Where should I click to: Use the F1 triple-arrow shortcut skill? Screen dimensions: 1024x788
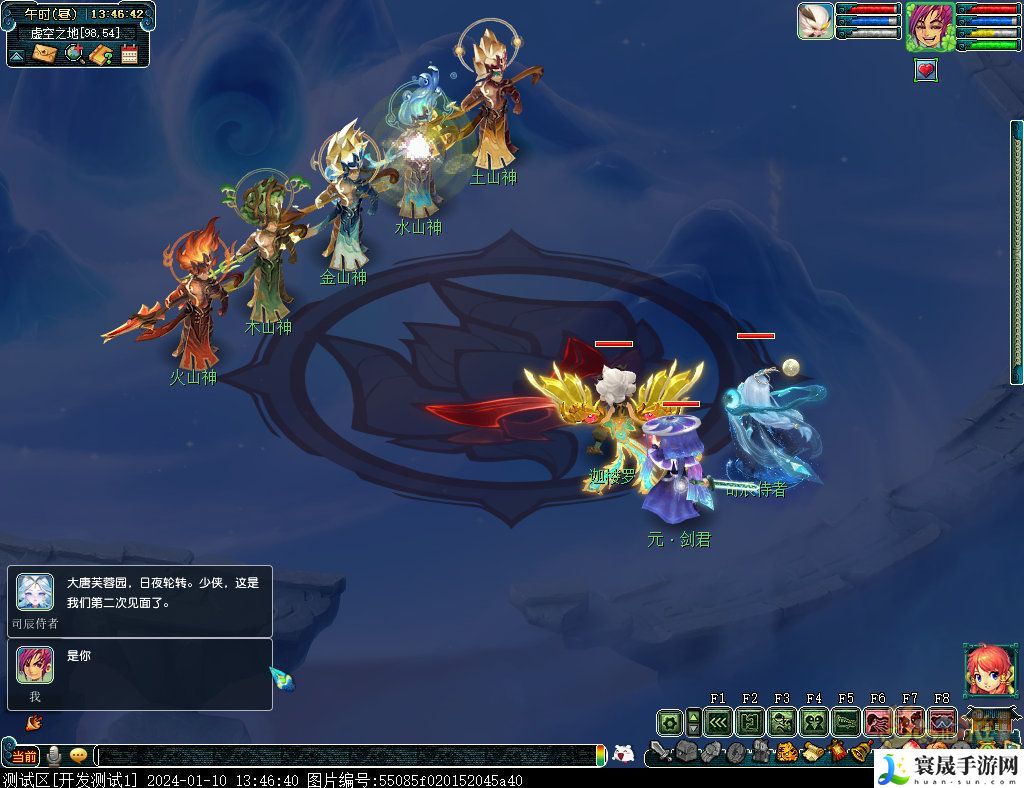[x=717, y=722]
